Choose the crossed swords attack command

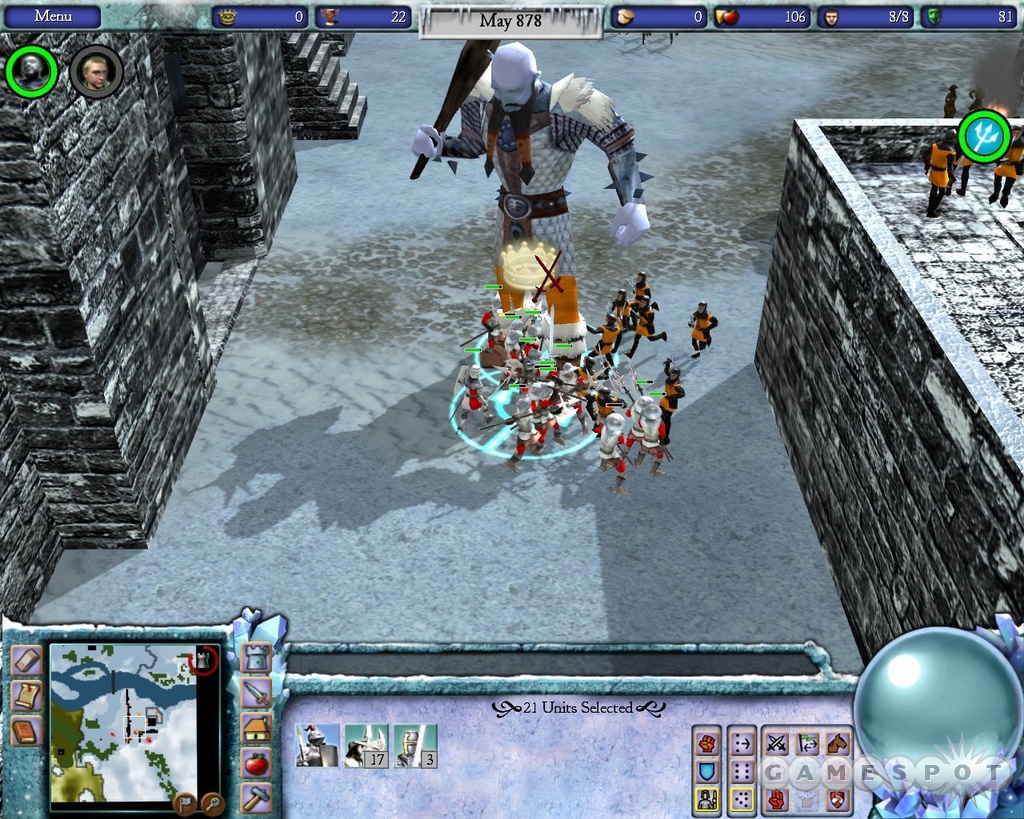(x=776, y=743)
